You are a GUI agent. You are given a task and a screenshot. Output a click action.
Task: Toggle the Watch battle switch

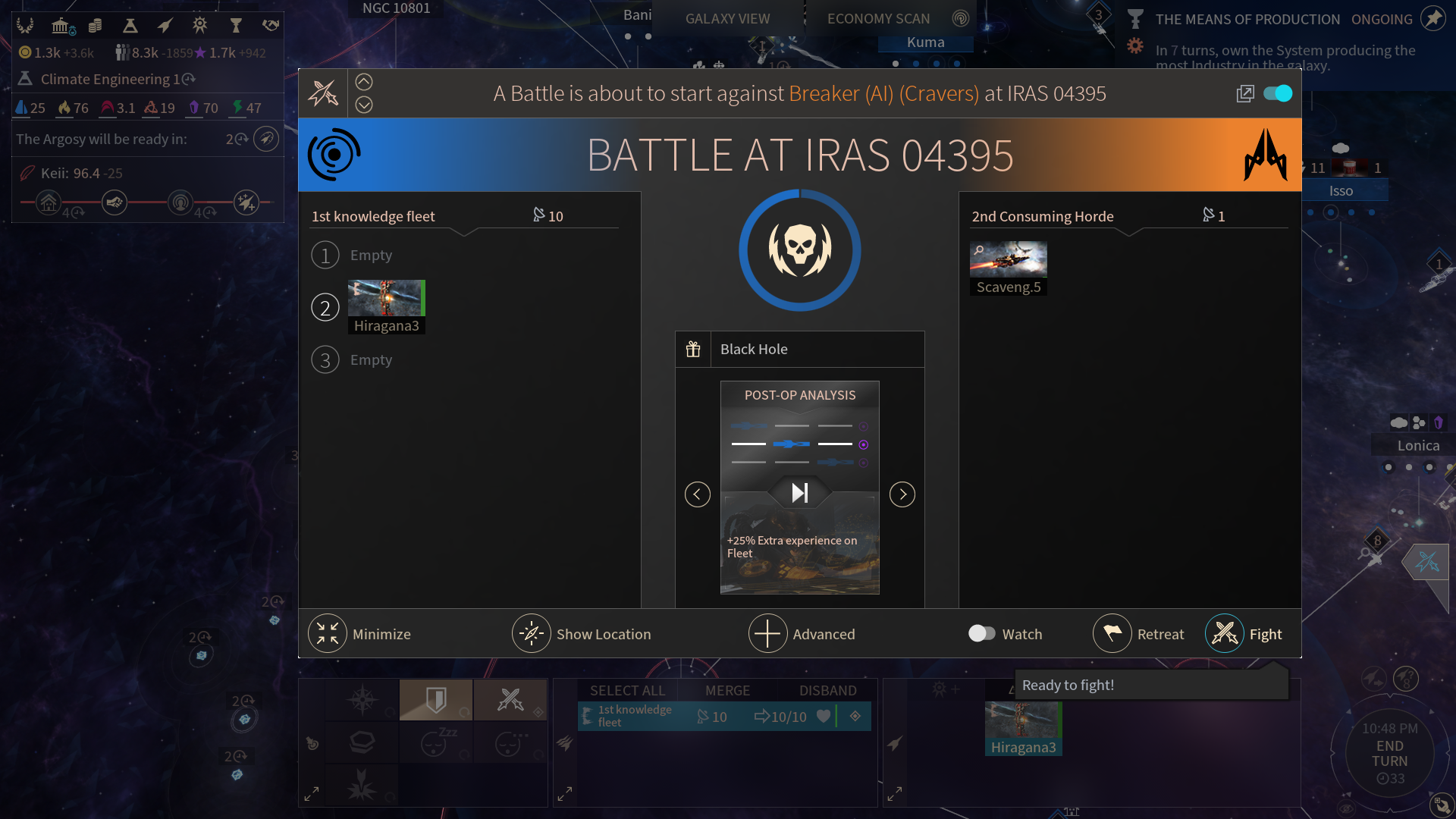pyautogui.click(x=982, y=634)
